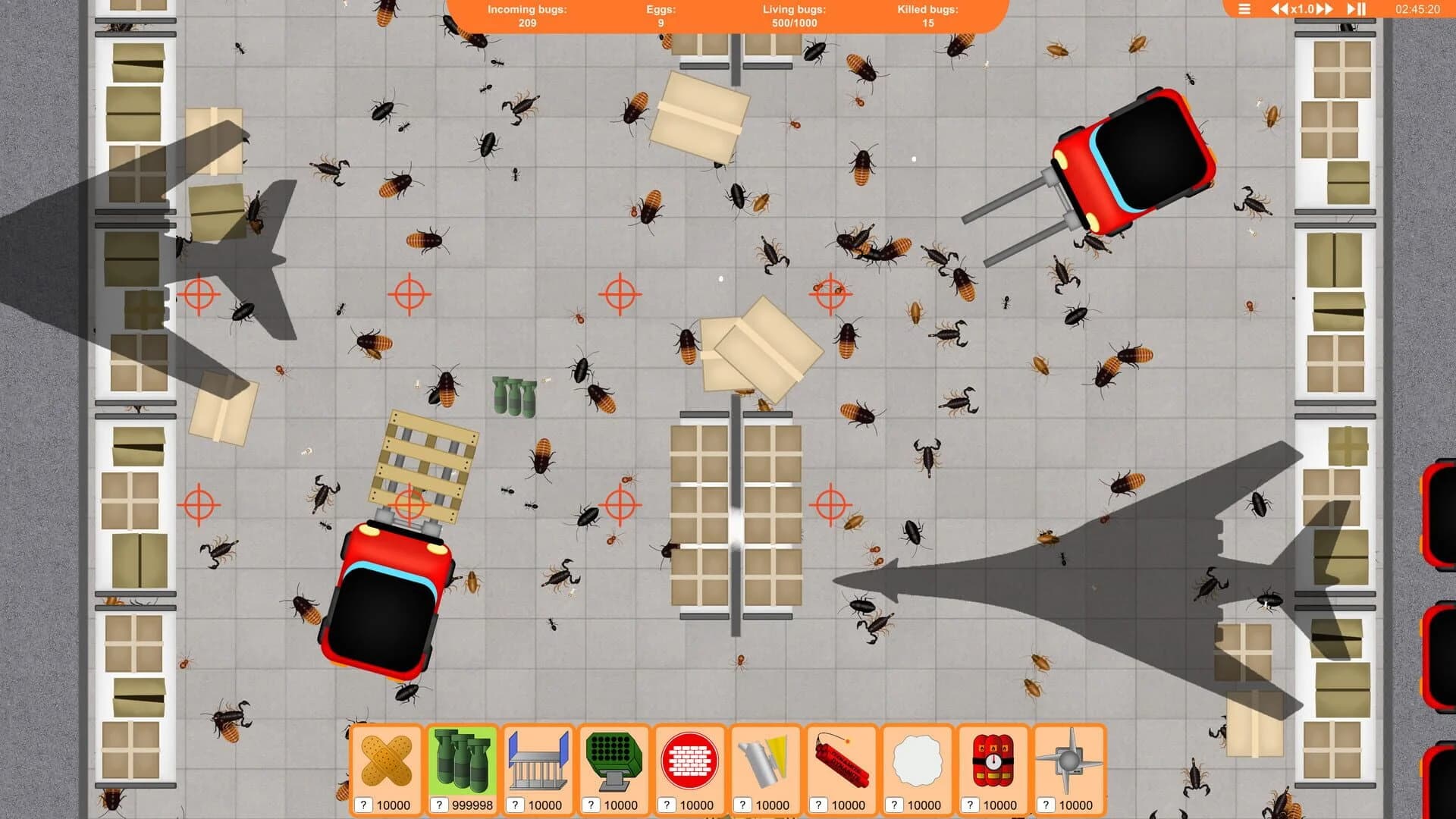The width and height of the screenshot is (1456, 819).
Task: Select the bandage repair tool
Action: pyautogui.click(x=387, y=762)
